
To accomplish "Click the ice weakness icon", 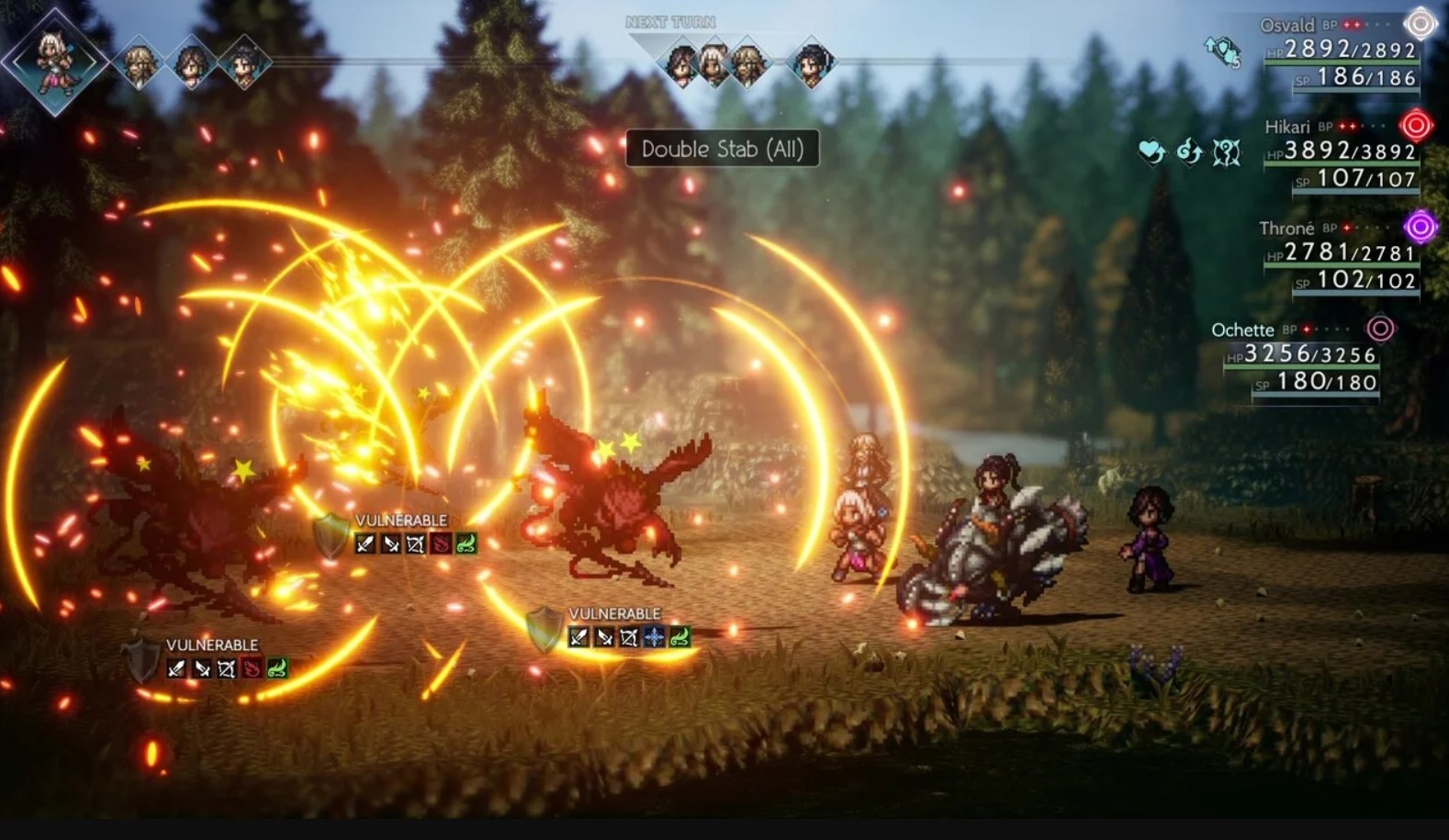I will [x=654, y=636].
